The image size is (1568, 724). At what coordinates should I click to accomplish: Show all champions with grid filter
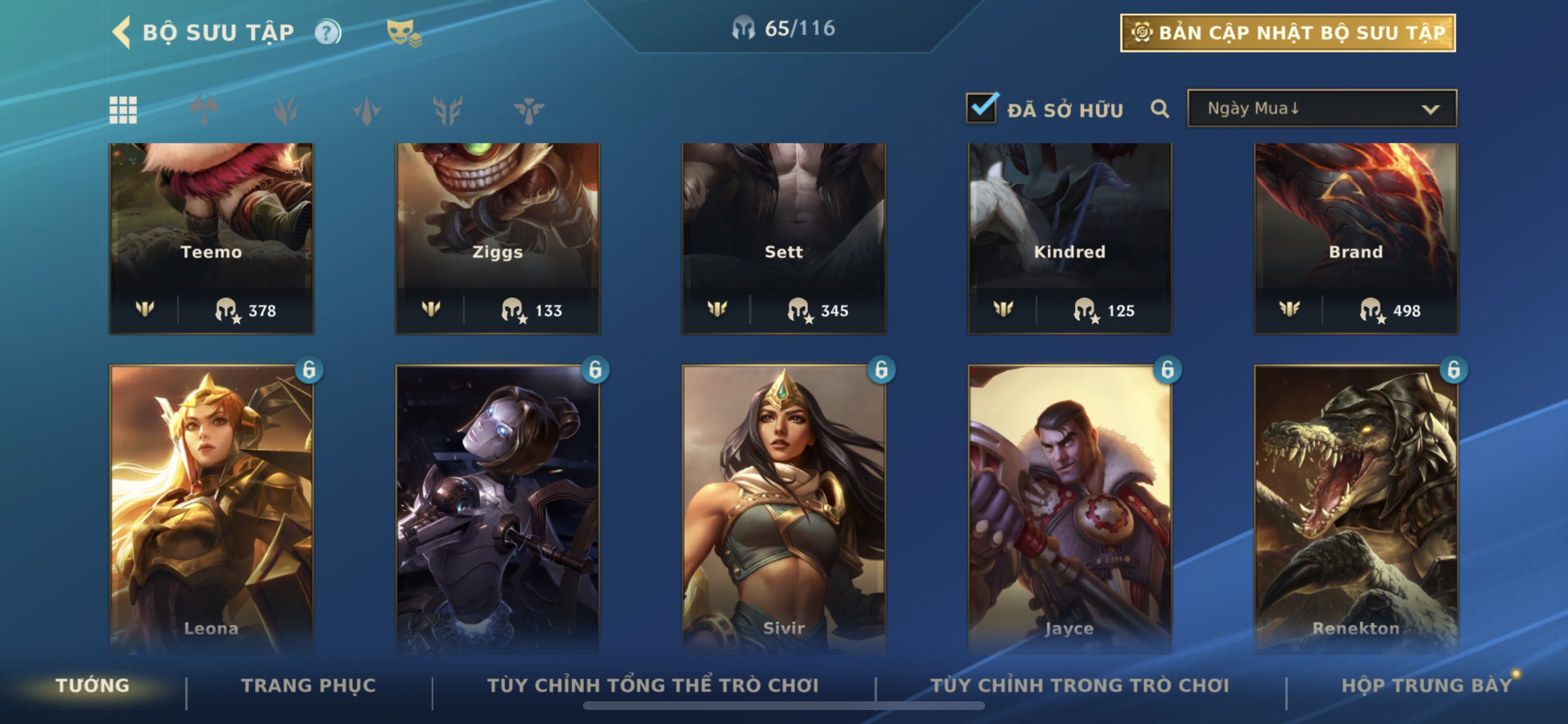[x=123, y=110]
